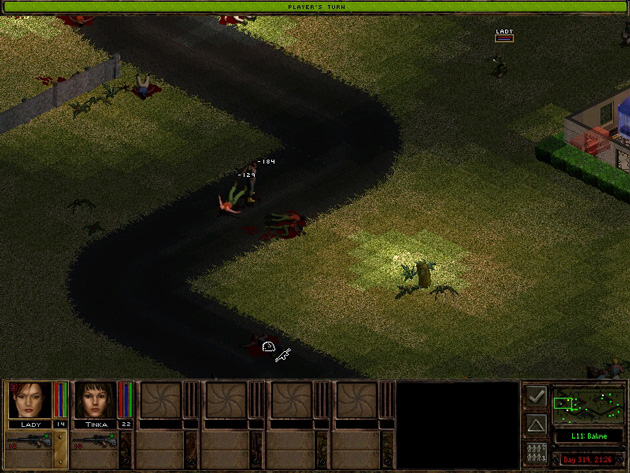
Task: Select Lady's portrait
Action: point(29,400)
